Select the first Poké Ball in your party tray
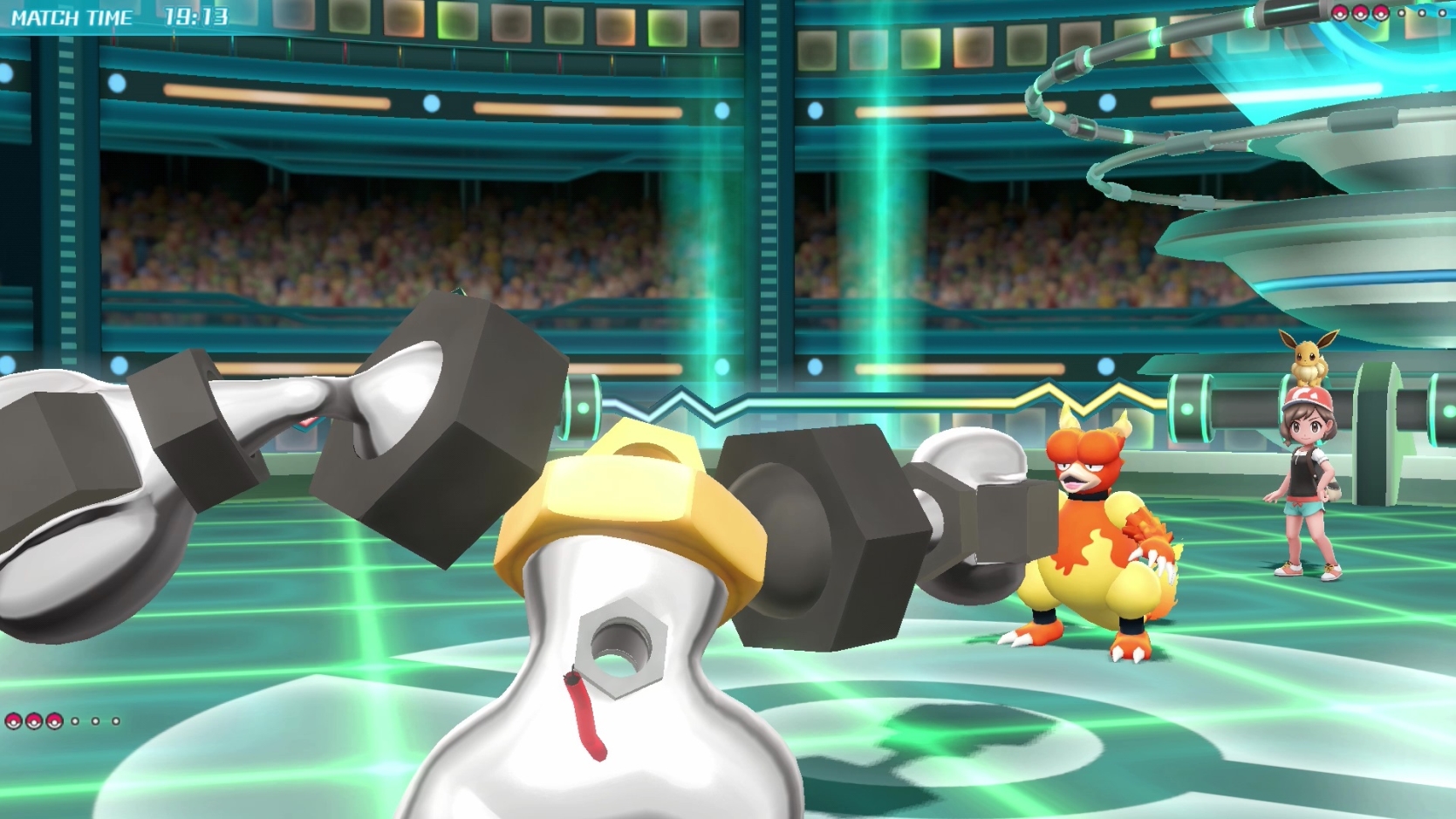This screenshot has width=1456, height=819. coord(13,721)
